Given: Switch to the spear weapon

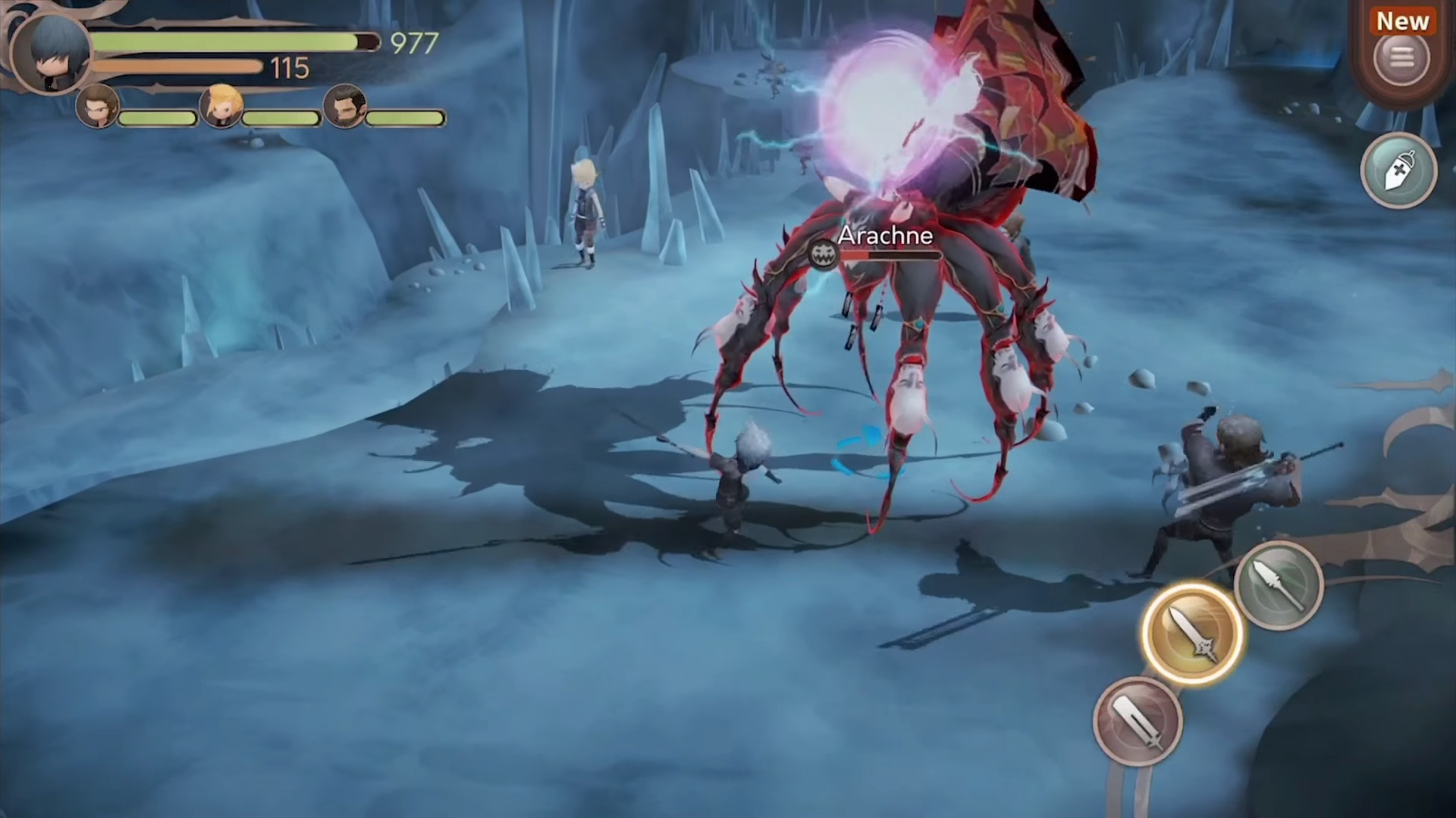Looking at the screenshot, I should (x=1279, y=585).
